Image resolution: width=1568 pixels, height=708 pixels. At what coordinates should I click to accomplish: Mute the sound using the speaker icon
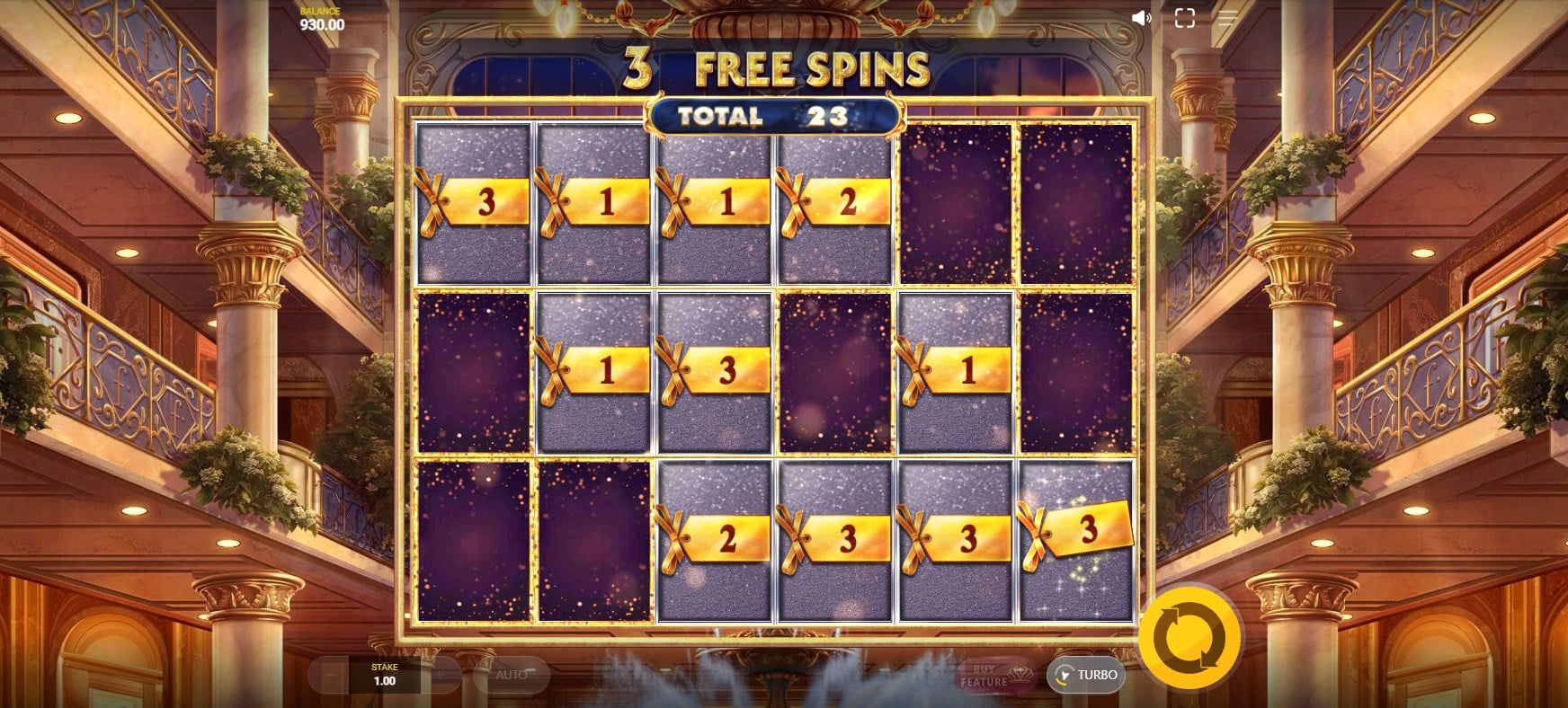(1141, 19)
